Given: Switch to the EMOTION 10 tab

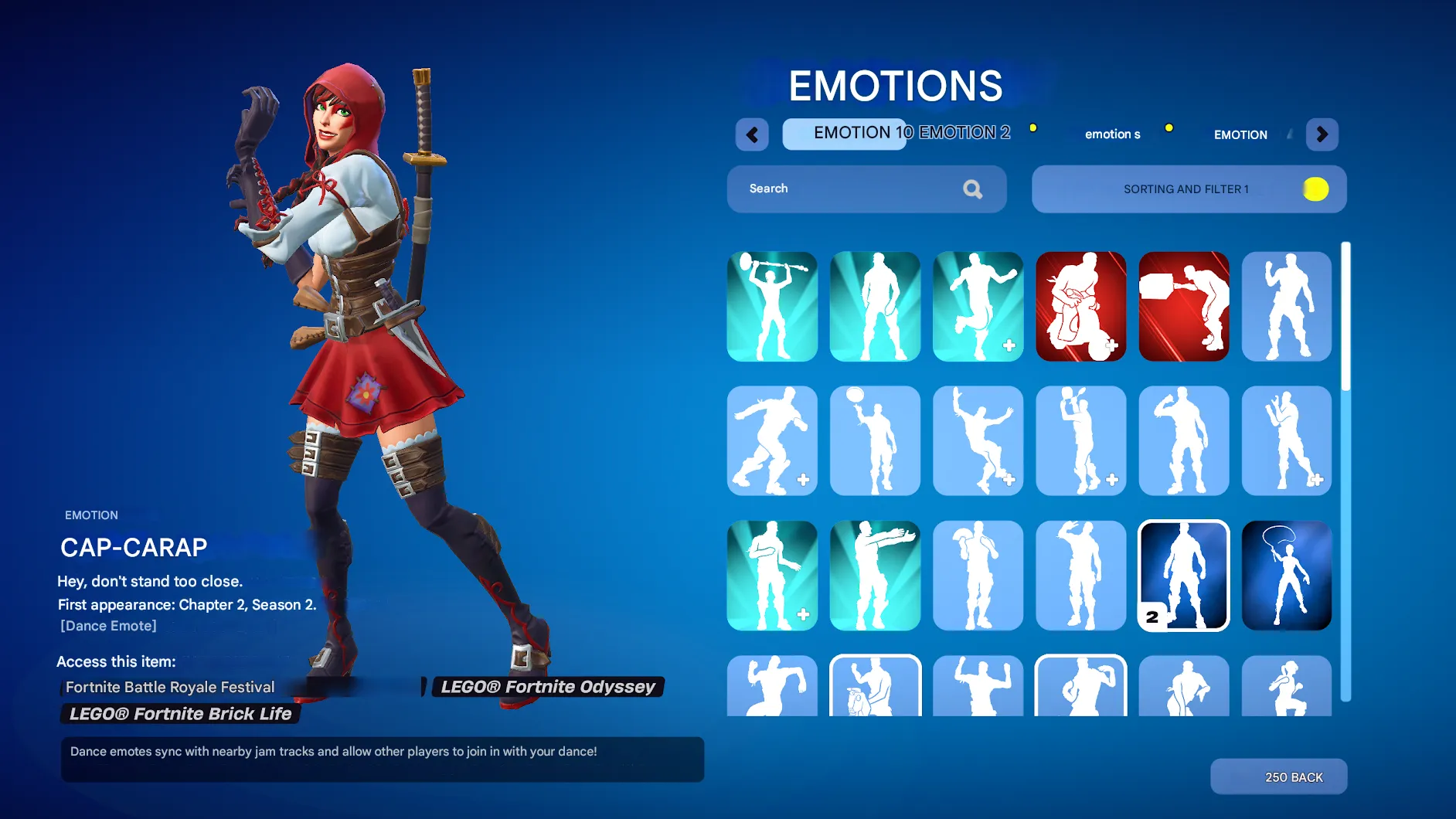Looking at the screenshot, I should click(x=844, y=133).
